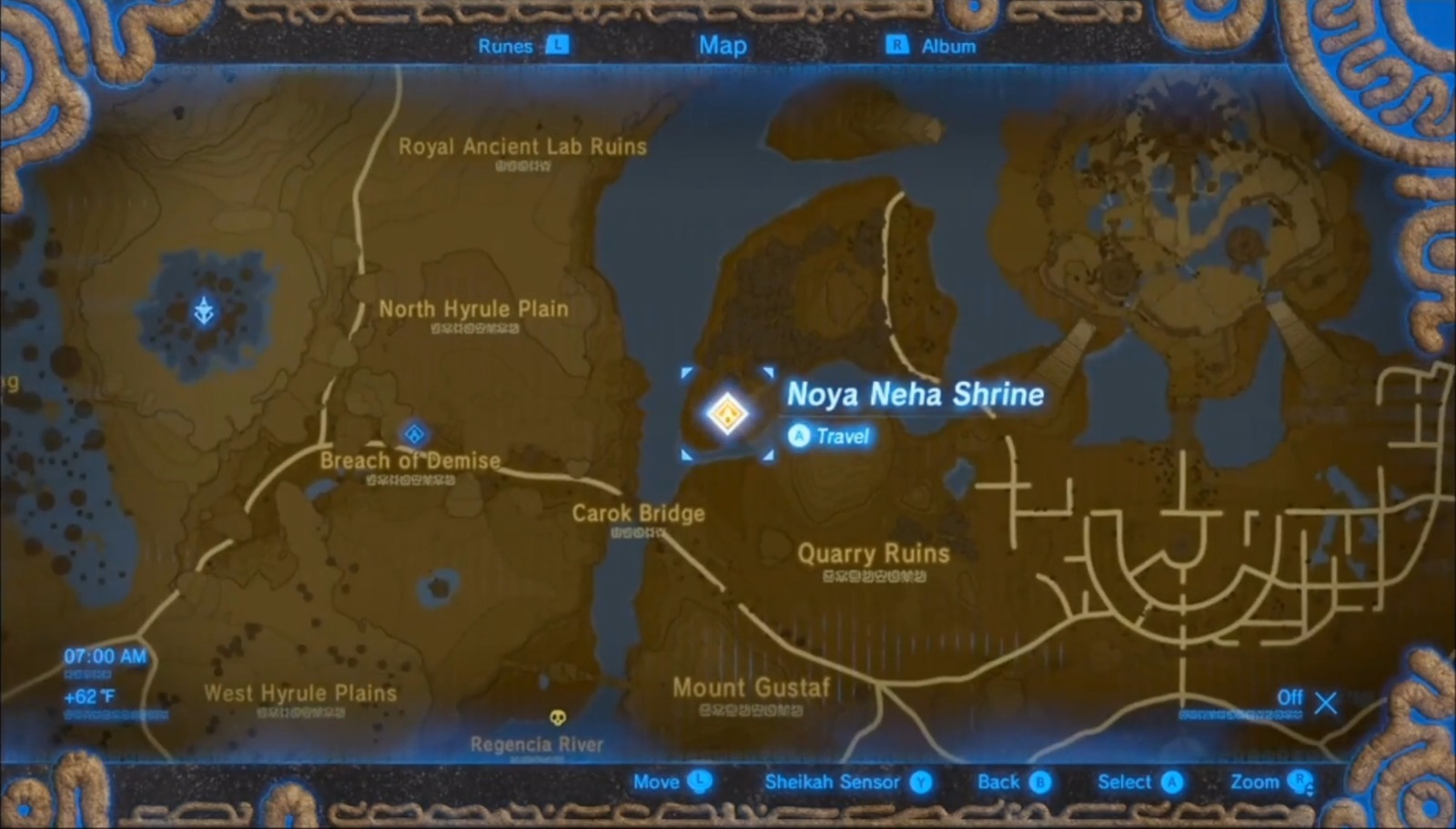Select the enemy icon in the western lake
The image size is (1456, 829).
205,308
